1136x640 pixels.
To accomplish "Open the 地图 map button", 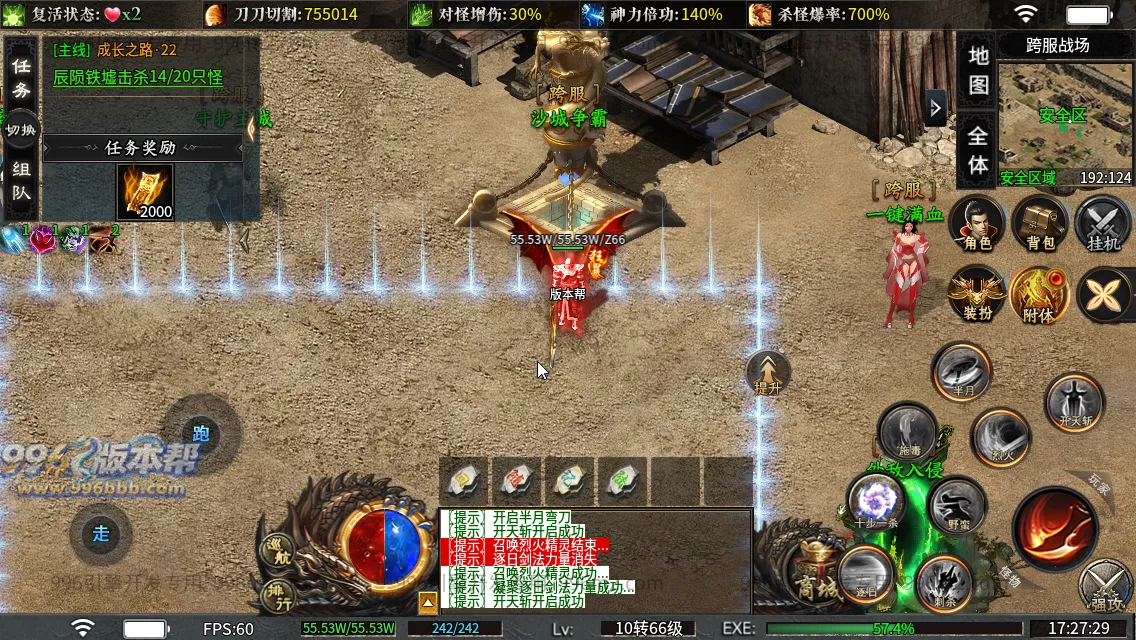I will [x=978, y=69].
